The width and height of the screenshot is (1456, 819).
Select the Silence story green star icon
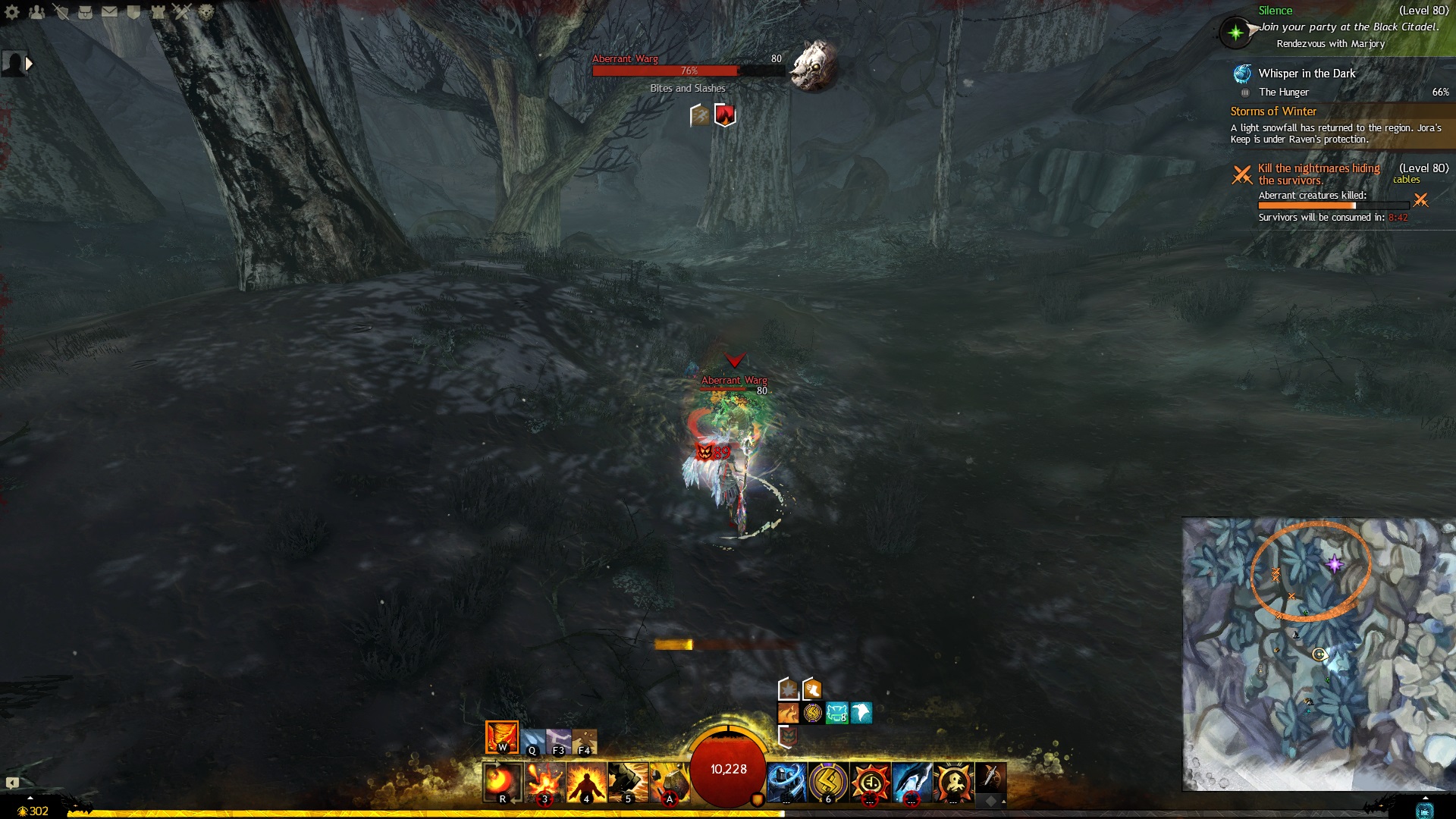[x=1235, y=32]
